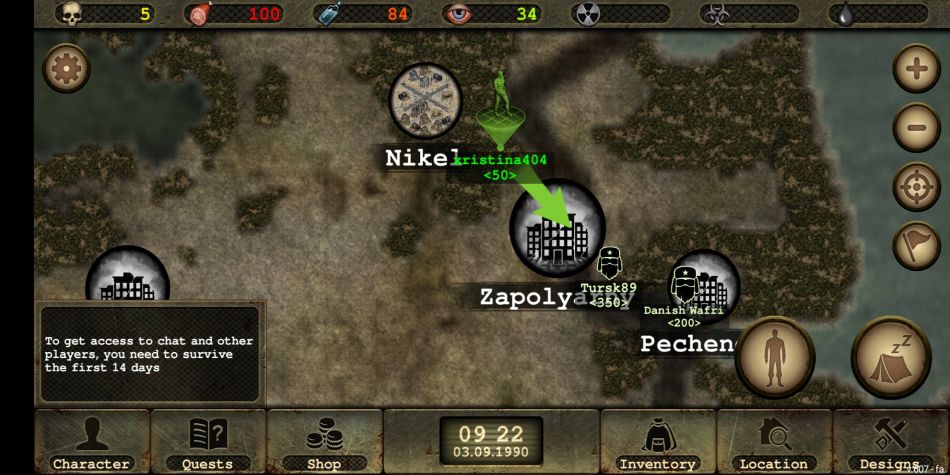Open the Shop
Screen dimensions: 950x475
[324, 441]
